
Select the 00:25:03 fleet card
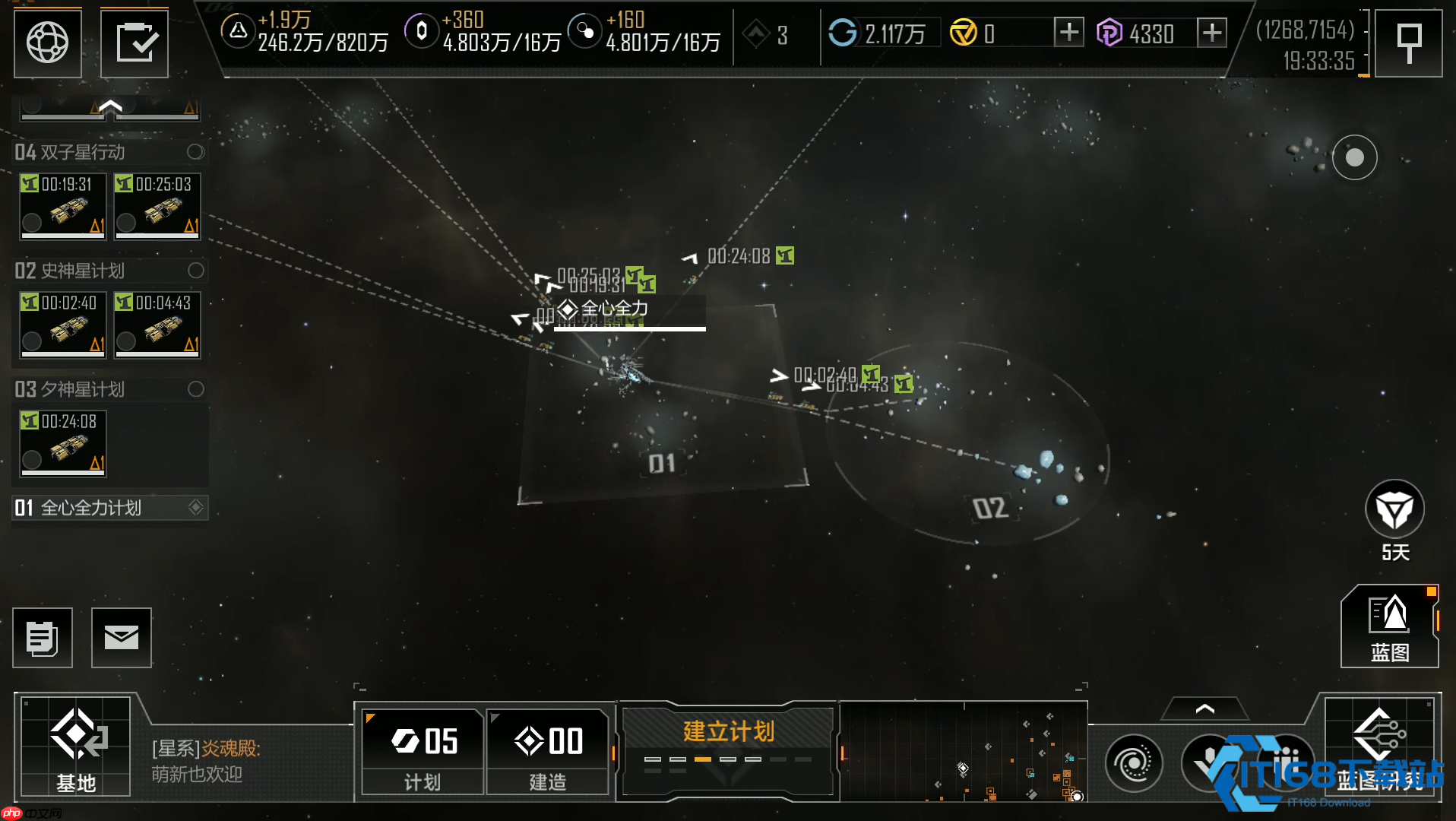tap(157, 206)
